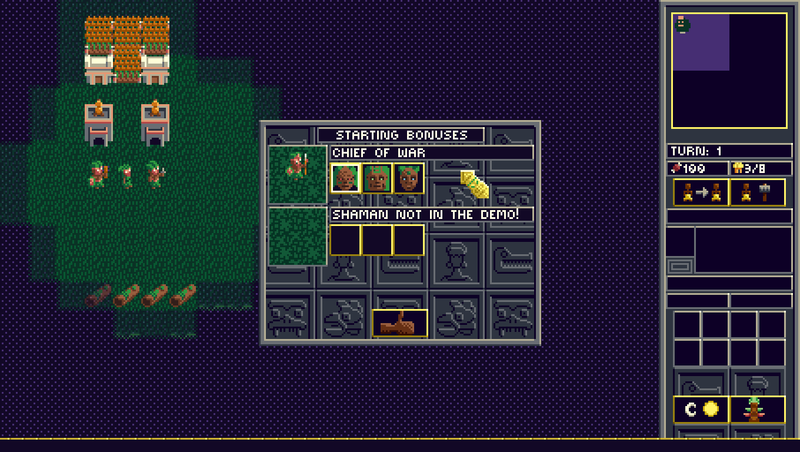
Task: Click the warrior with axe icon button
Action: (757, 192)
